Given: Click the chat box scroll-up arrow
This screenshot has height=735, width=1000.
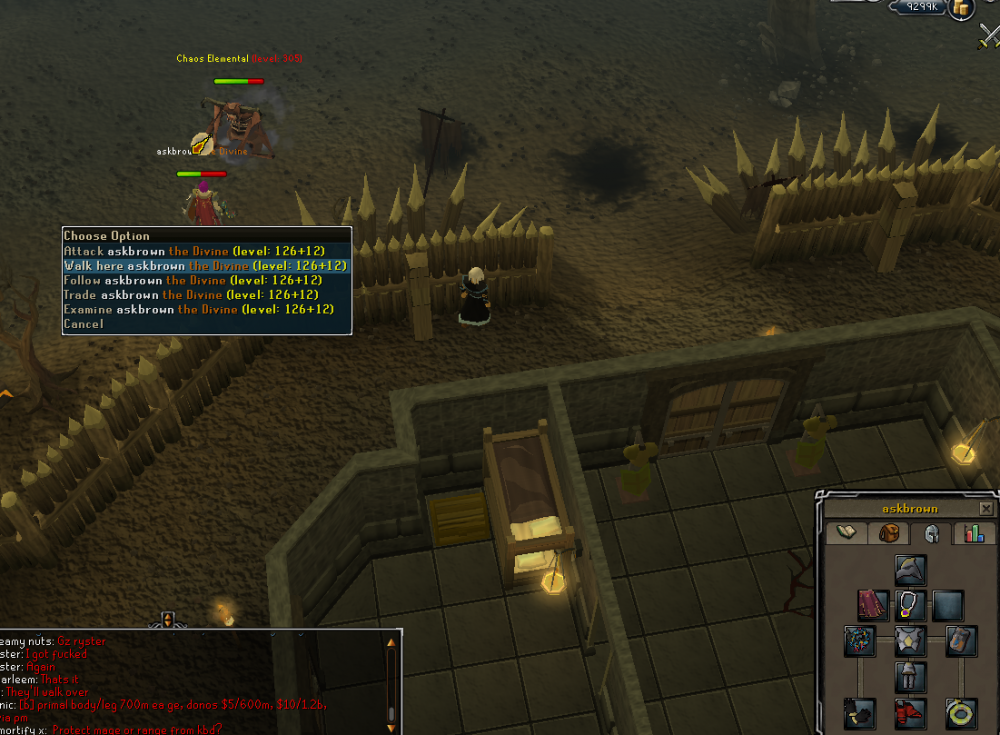Looking at the screenshot, I should (x=391, y=643).
